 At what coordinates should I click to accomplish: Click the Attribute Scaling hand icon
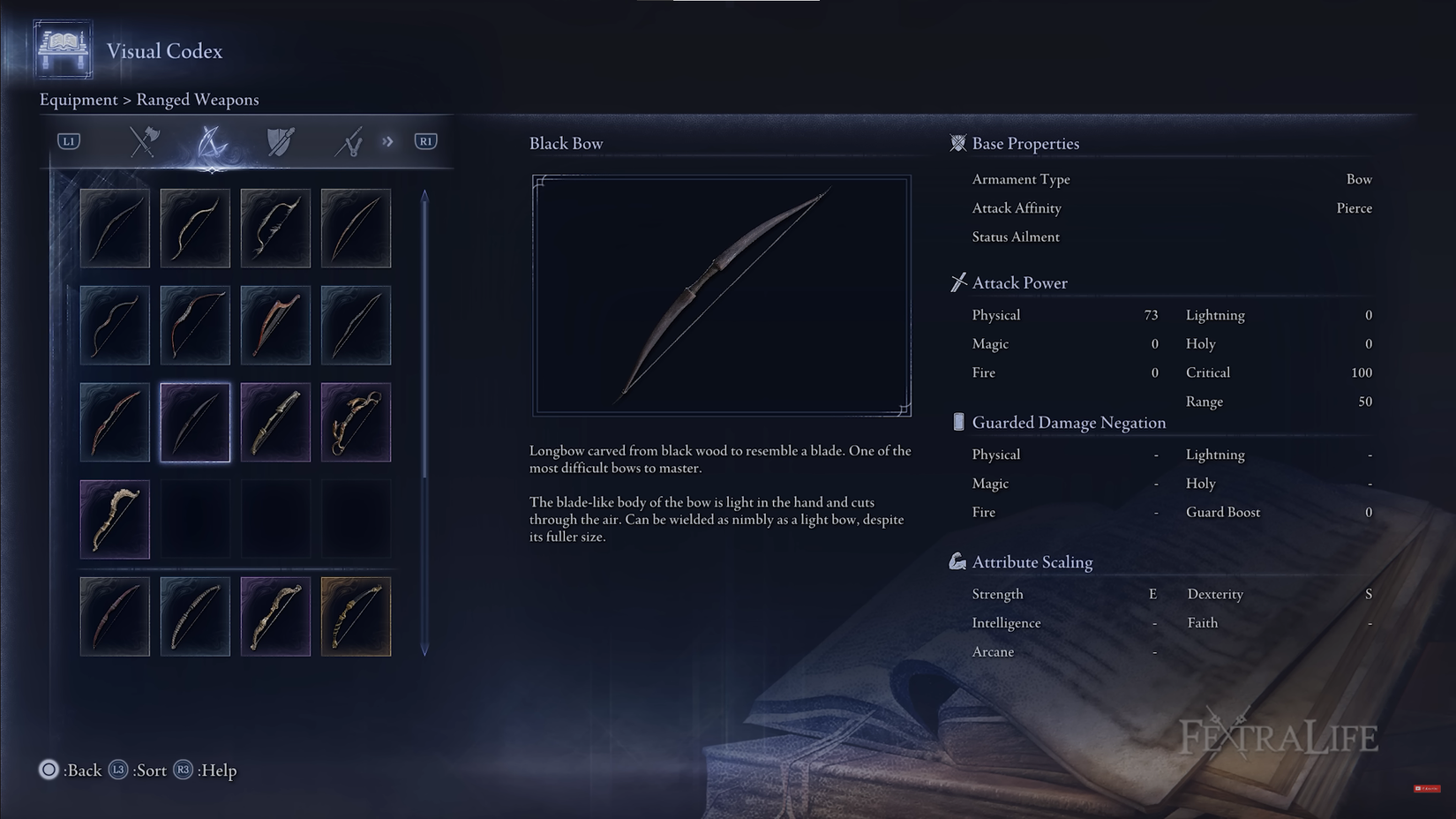click(957, 560)
